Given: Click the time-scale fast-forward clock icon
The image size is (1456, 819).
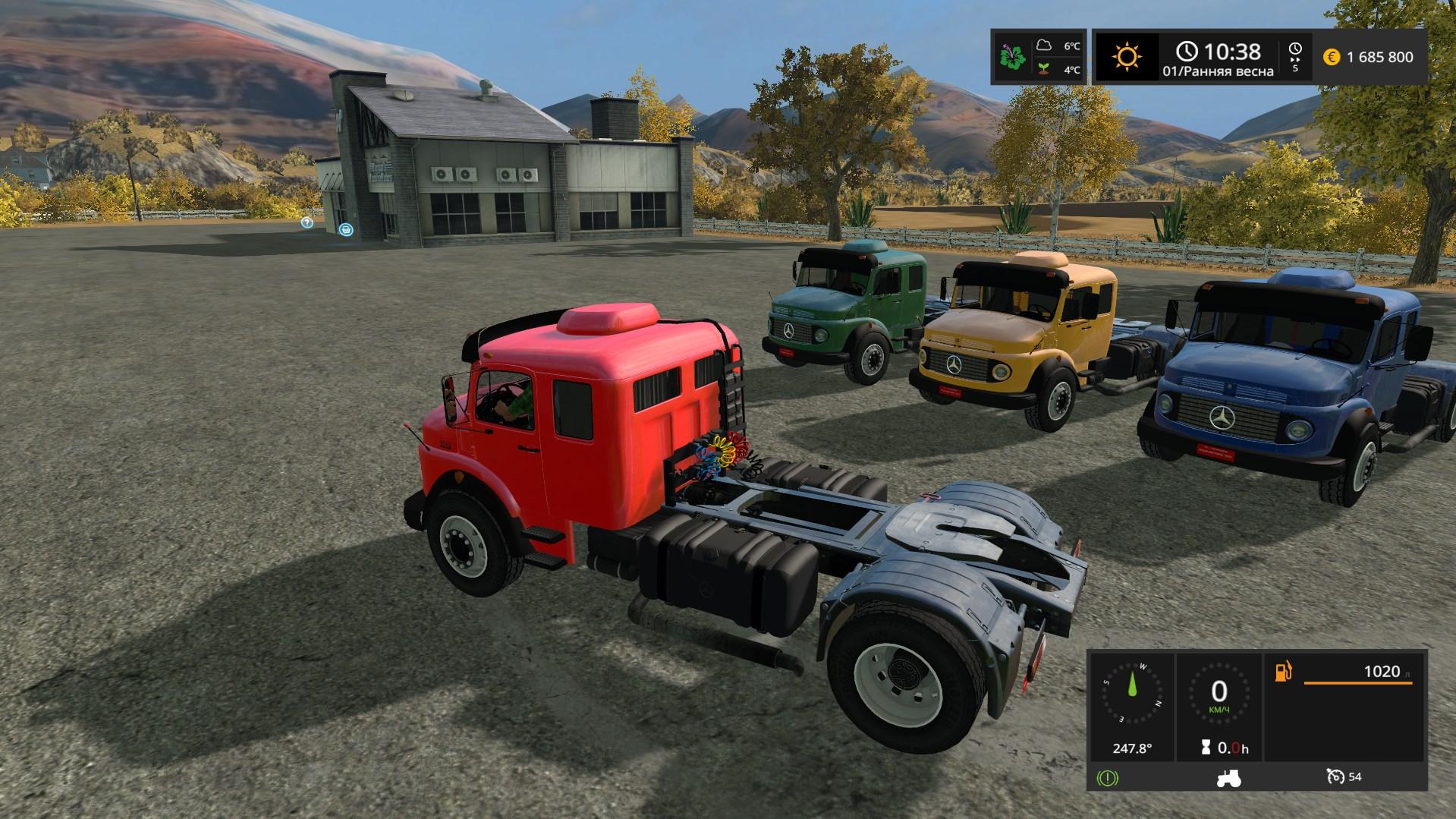Looking at the screenshot, I should coord(1294,49).
